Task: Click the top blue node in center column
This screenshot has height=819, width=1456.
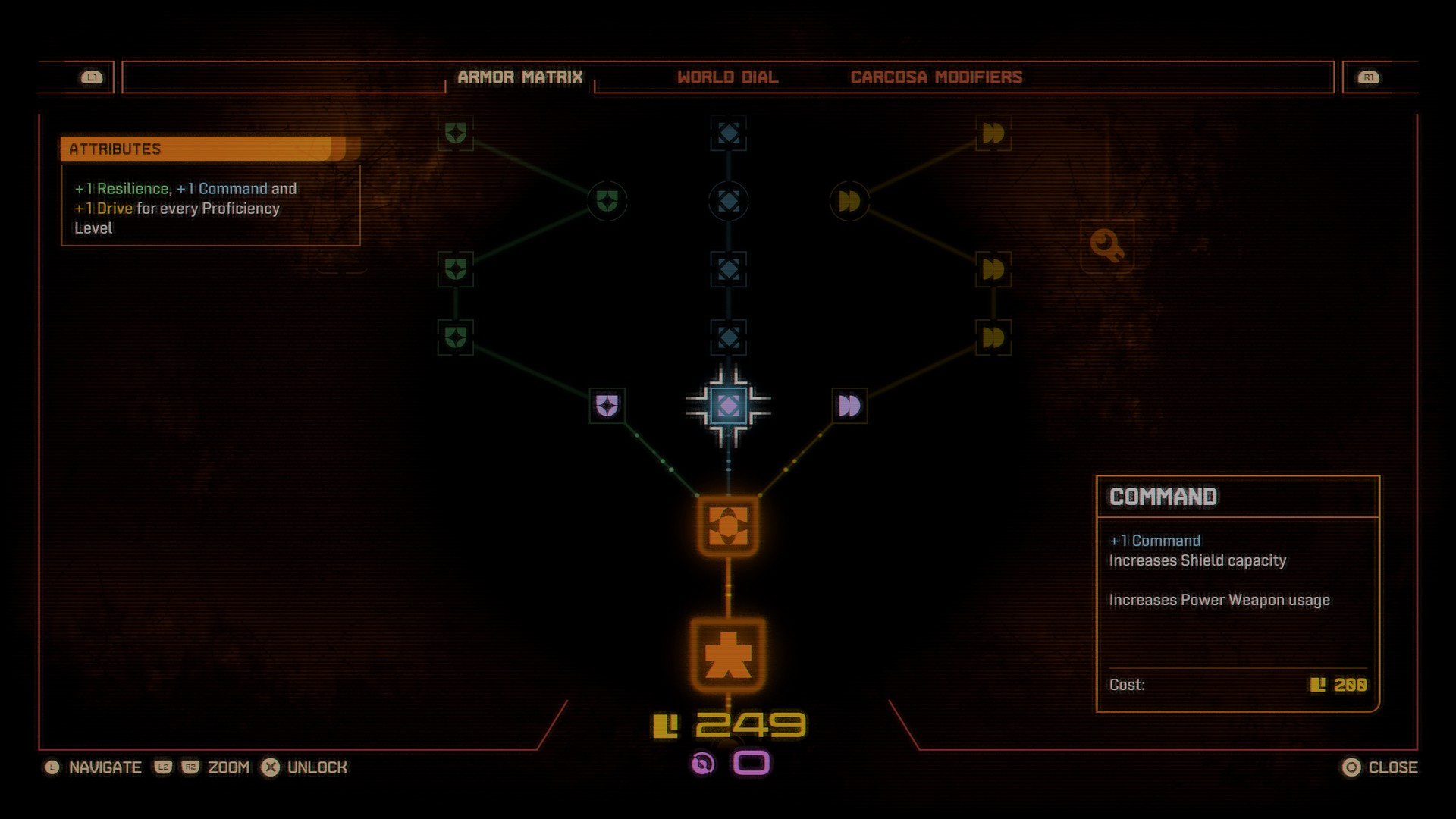Action: [x=728, y=135]
